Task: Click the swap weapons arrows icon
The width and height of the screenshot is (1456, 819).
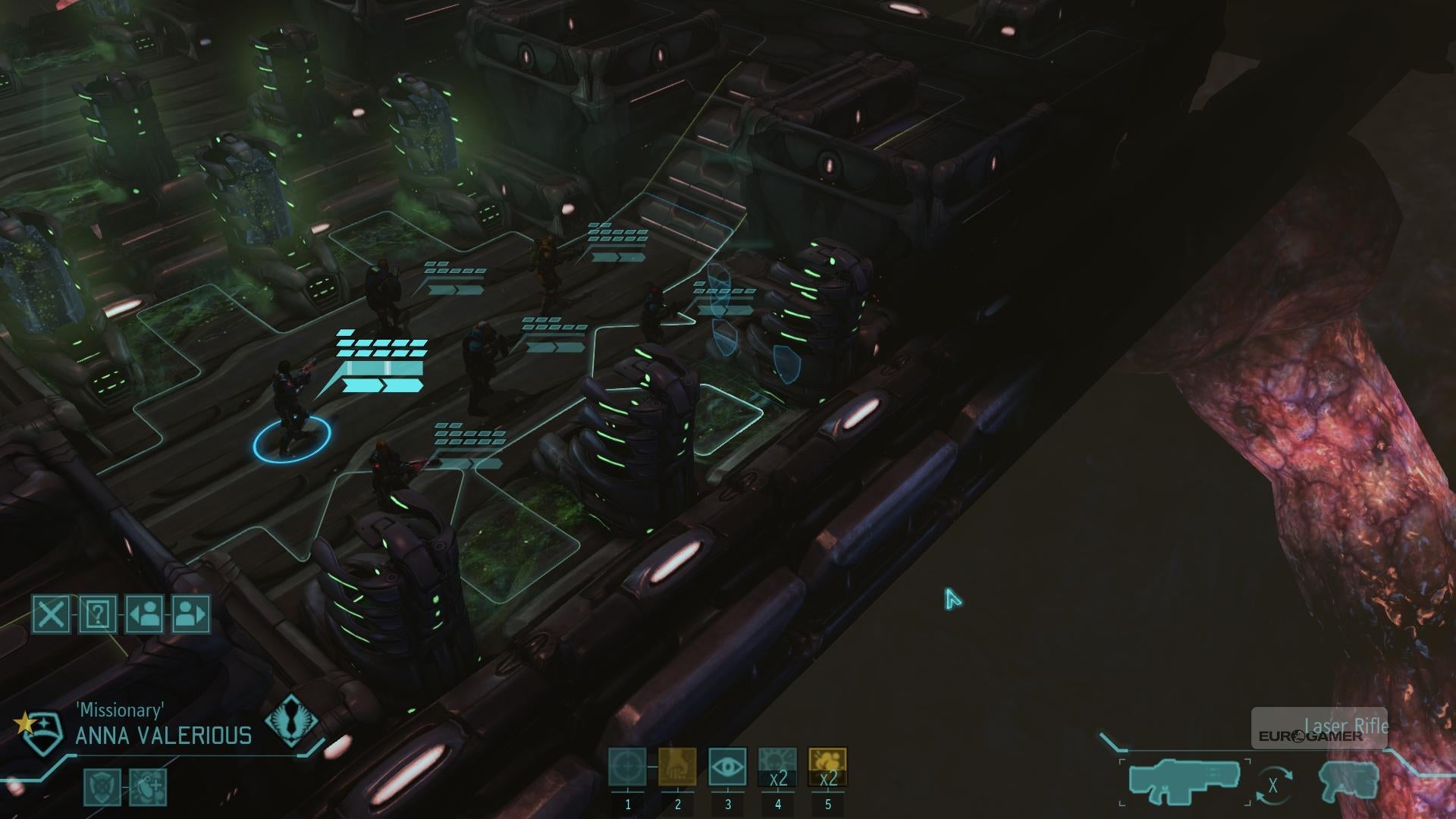Action: (1272, 786)
